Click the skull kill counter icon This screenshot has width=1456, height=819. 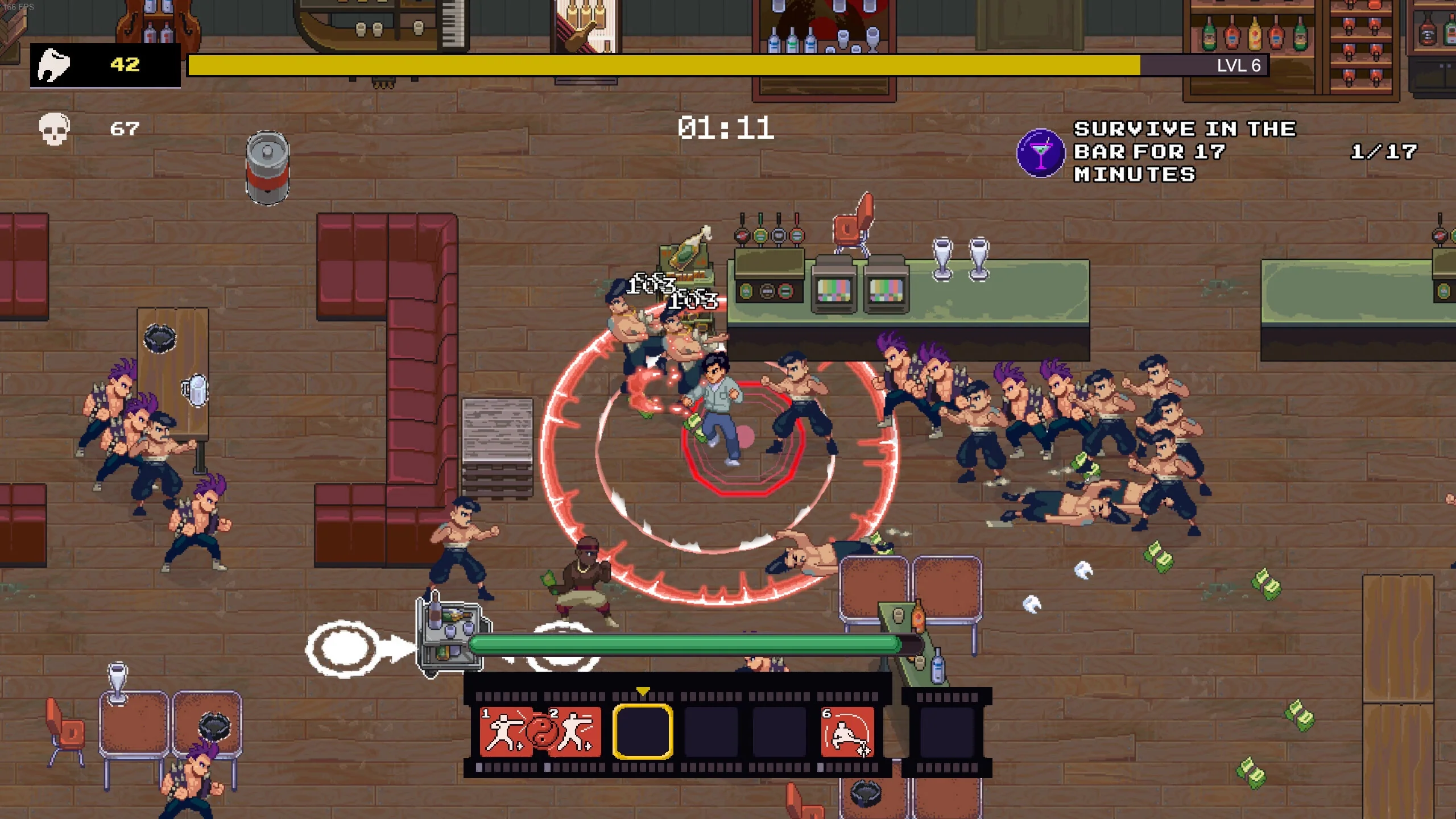tap(54, 128)
